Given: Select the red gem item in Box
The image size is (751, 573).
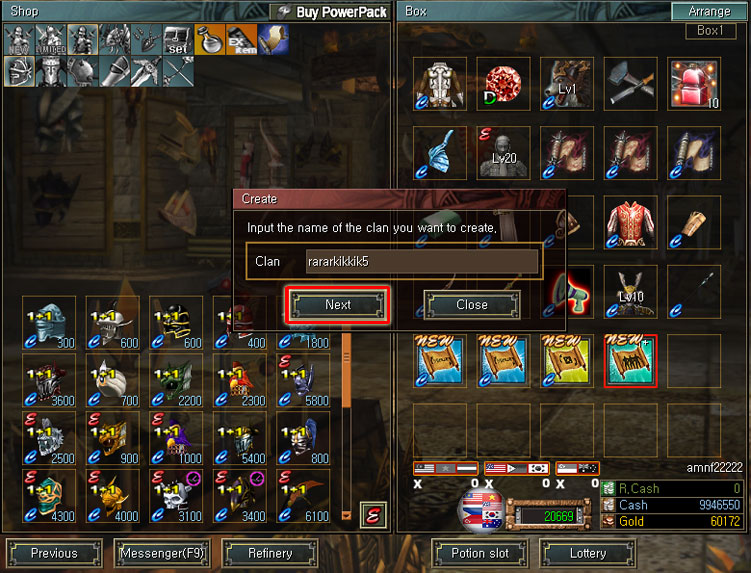Looking at the screenshot, I should [503, 83].
